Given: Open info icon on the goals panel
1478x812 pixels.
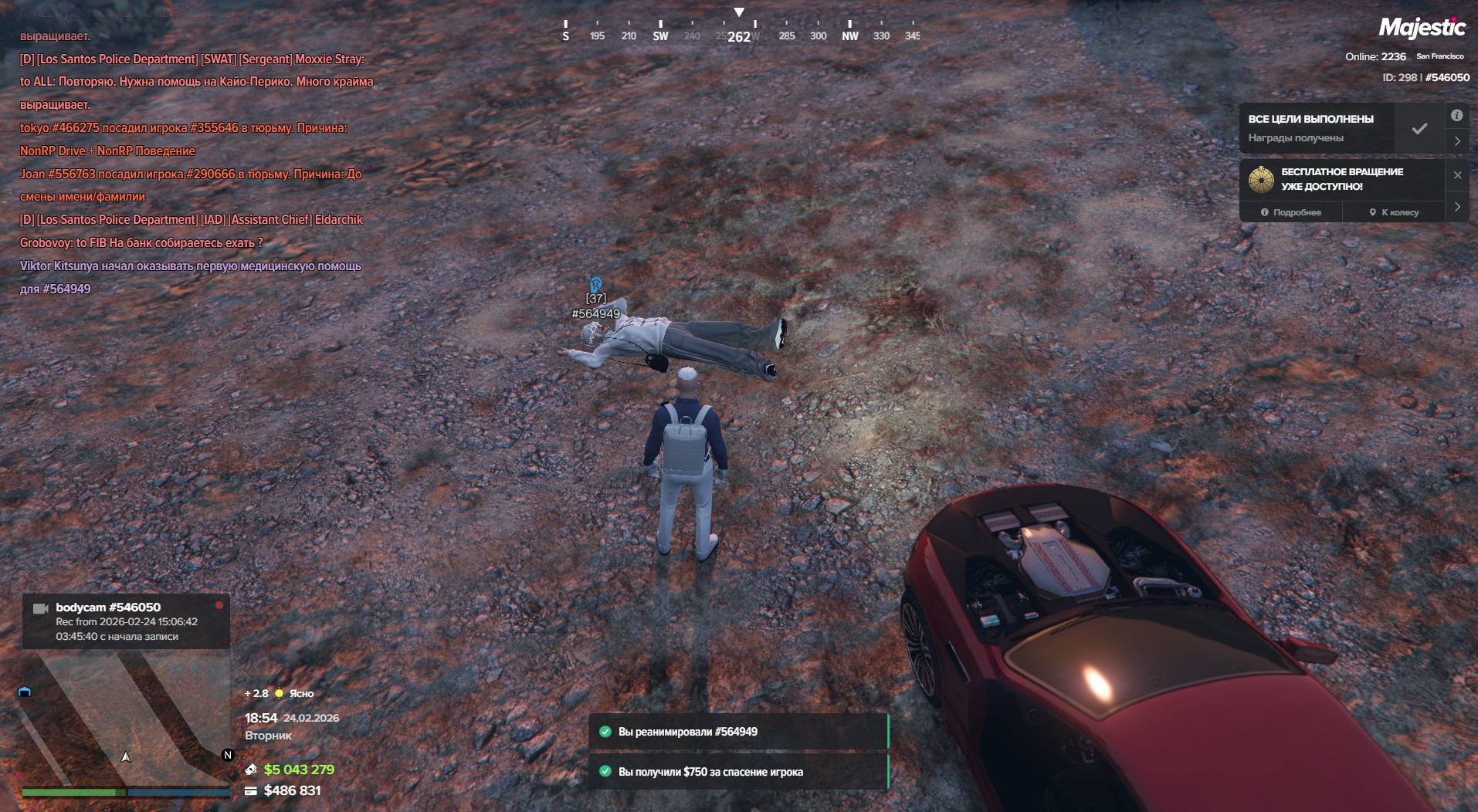Looking at the screenshot, I should (x=1456, y=116).
